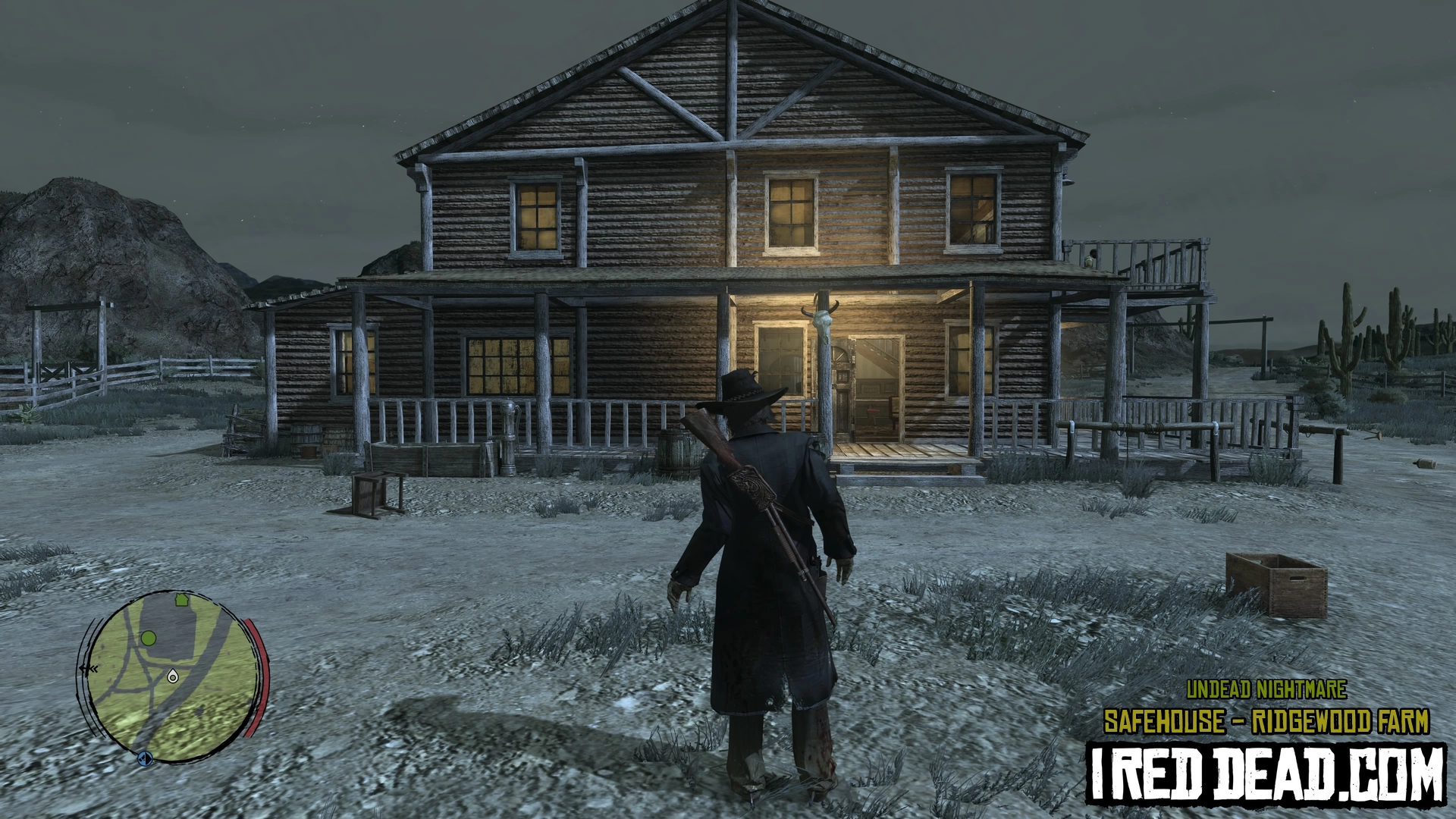Click the green circle marker on minimap
This screenshot has width=1456, height=819.
149,638
